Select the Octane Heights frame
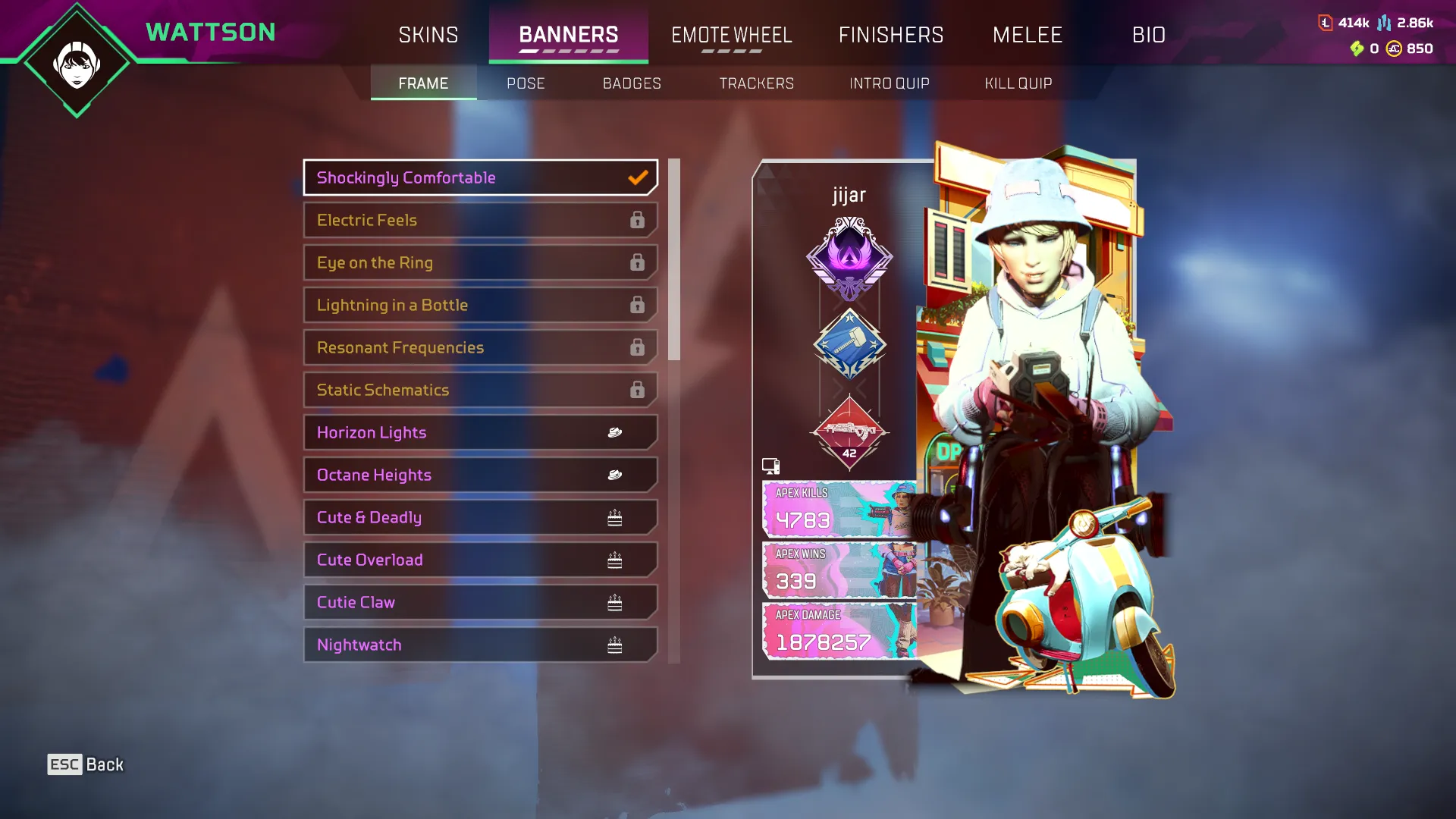Image resolution: width=1456 pixels, height=819 pixels. [x=480, y=475]
